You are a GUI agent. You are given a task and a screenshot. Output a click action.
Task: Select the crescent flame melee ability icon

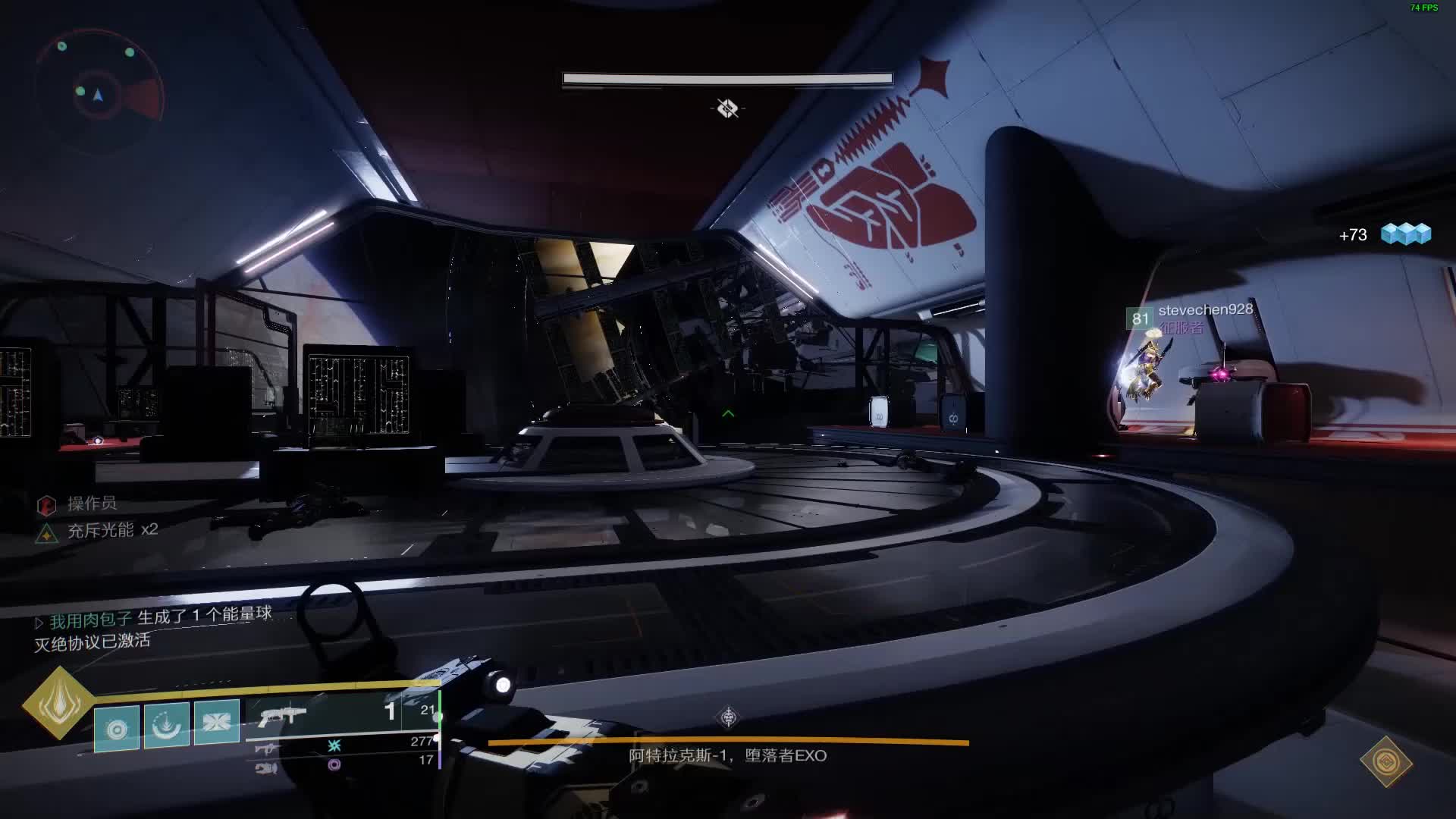(167, 726)
